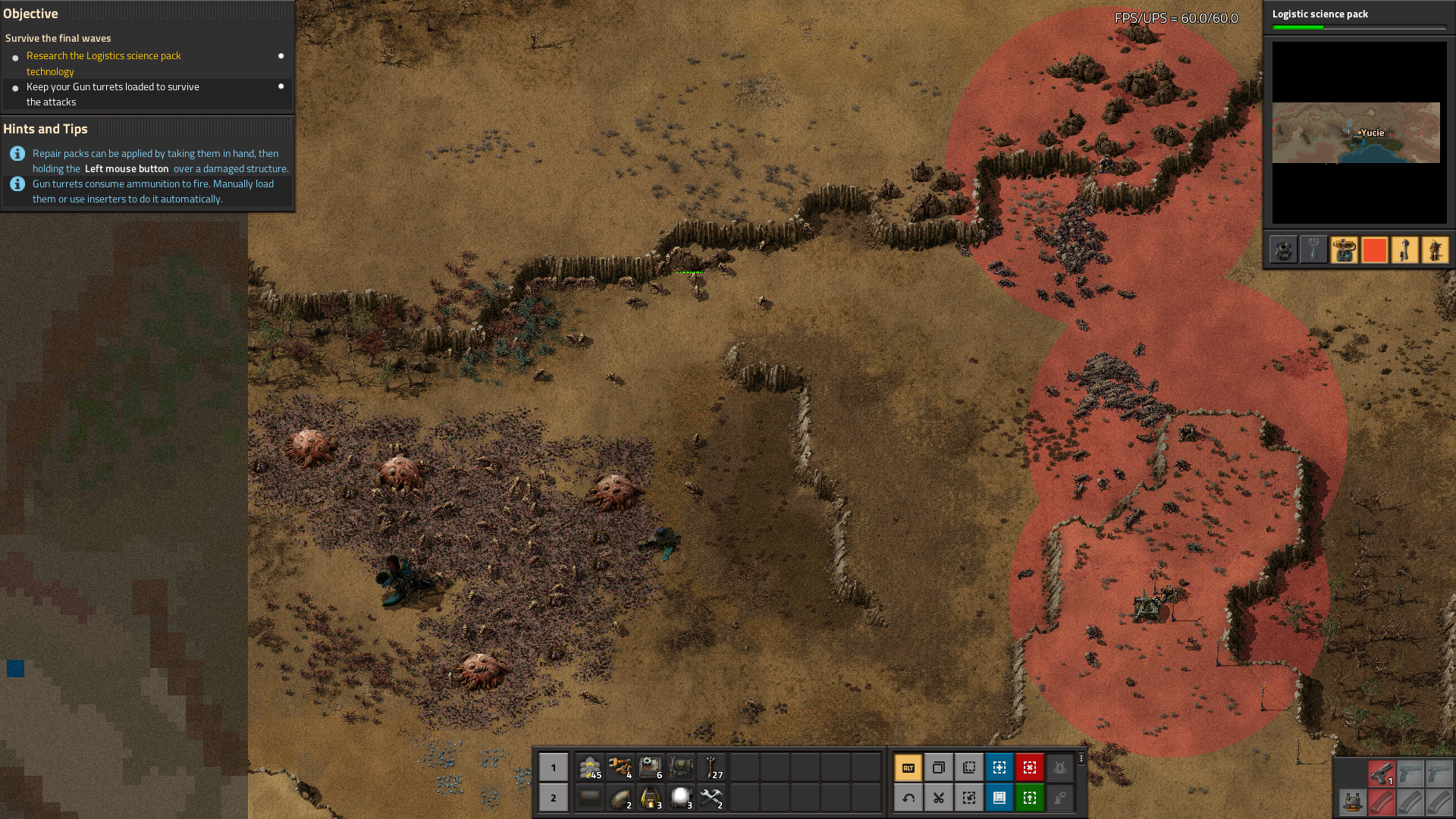
Task: Select the inserter slot in the quickbar
Action: pyautogui.click(x=620, y=767)
